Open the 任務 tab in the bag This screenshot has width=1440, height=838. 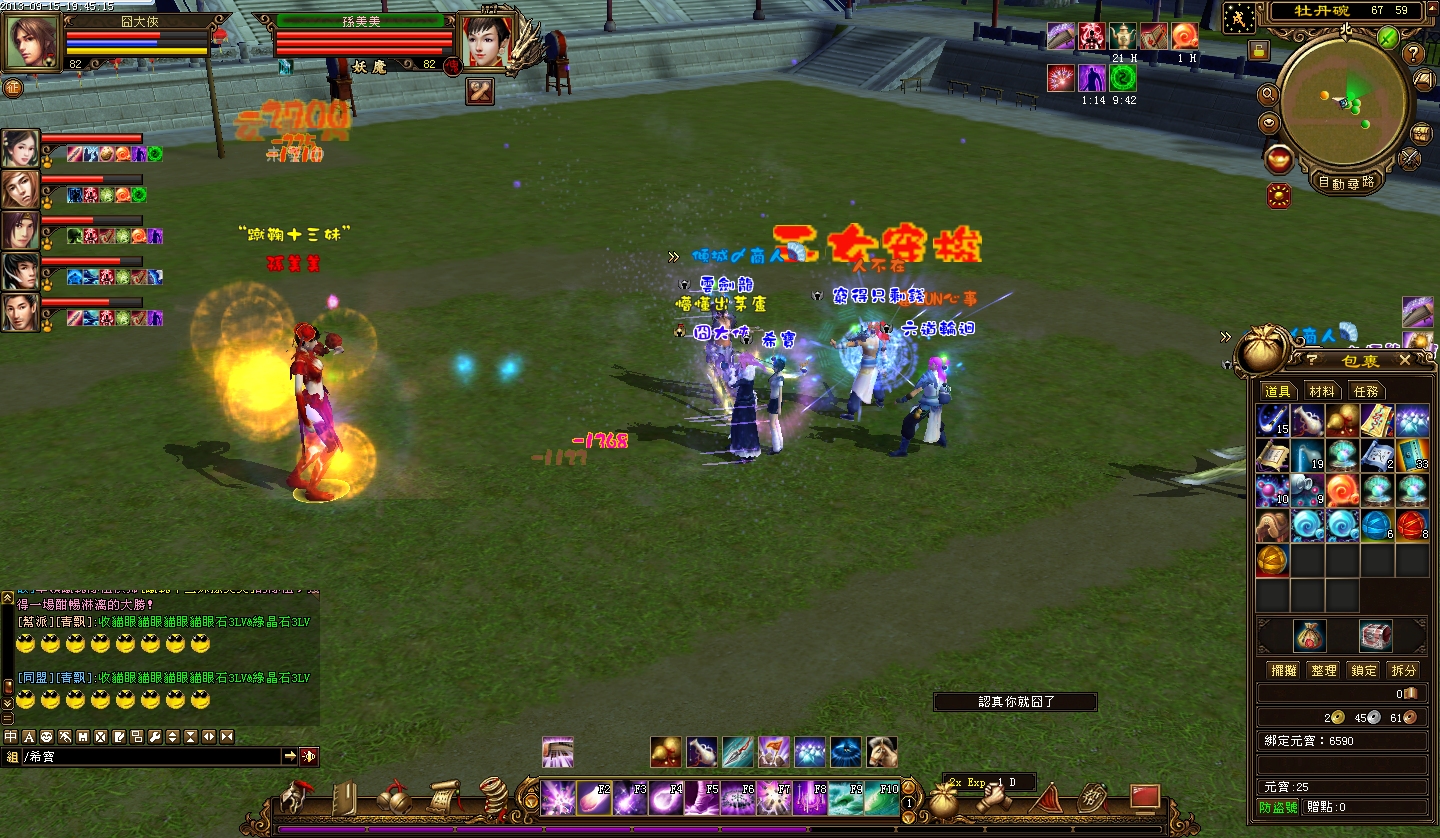pos(1365,391)
